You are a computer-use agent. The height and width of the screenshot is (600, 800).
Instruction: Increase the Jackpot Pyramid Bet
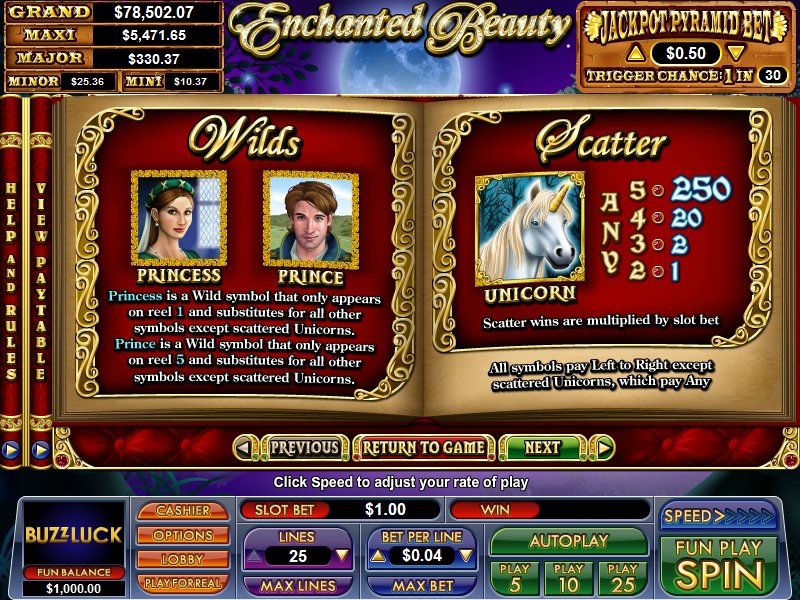pos(633,53)
